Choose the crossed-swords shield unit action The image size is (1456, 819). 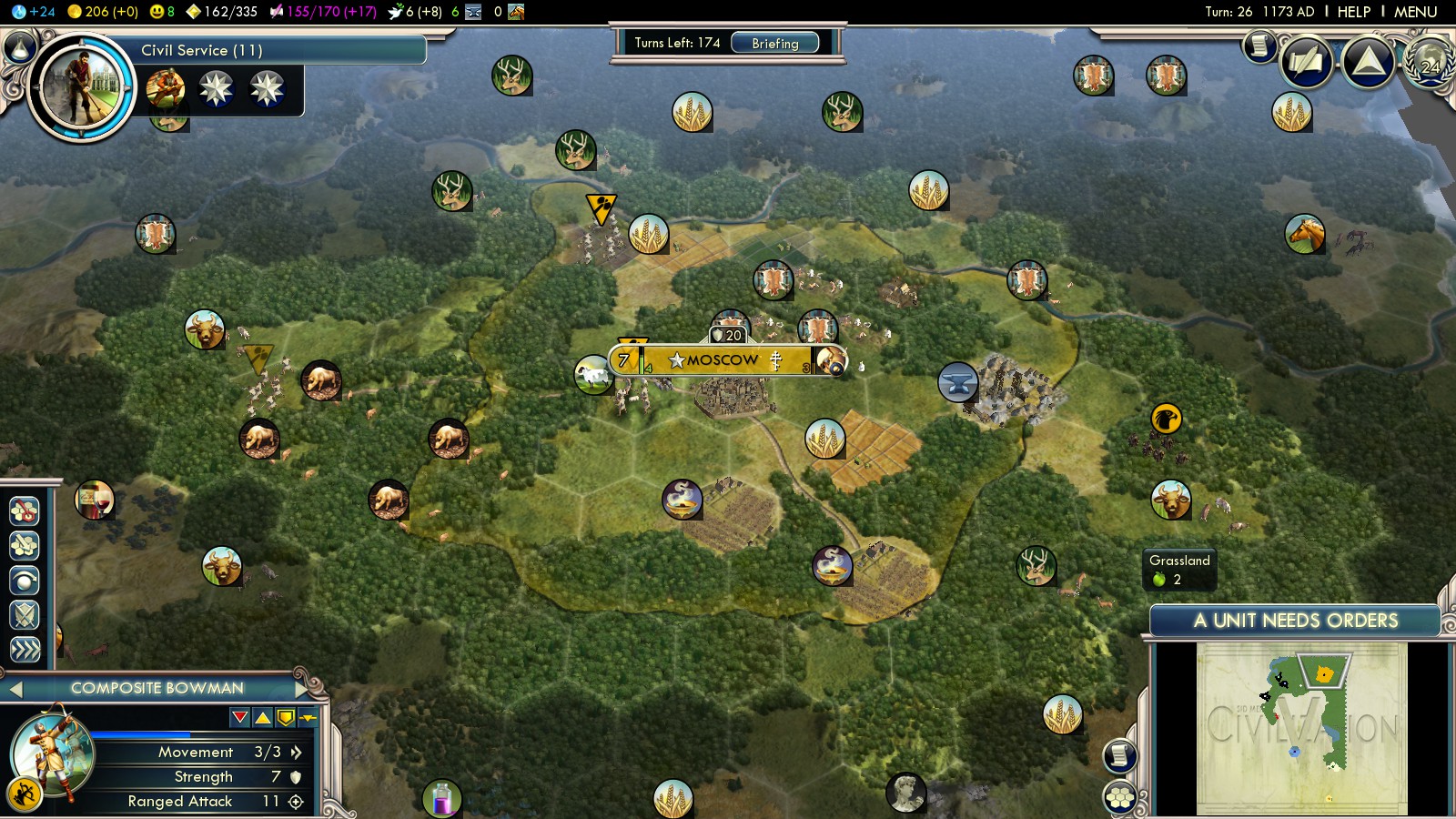pos(25,615)
